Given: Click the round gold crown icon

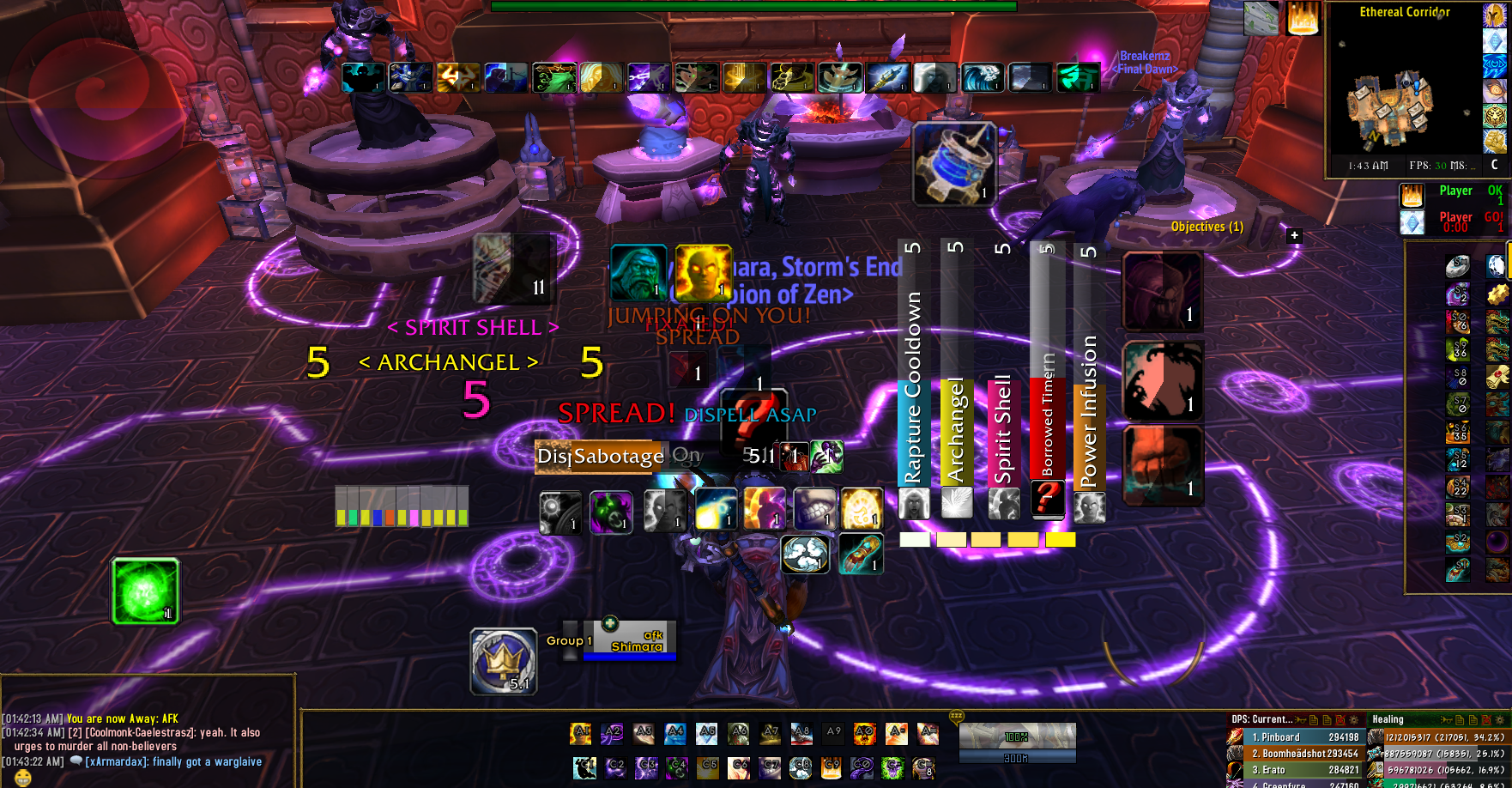Looking at the screenshot, I should (x=504, y=661).
